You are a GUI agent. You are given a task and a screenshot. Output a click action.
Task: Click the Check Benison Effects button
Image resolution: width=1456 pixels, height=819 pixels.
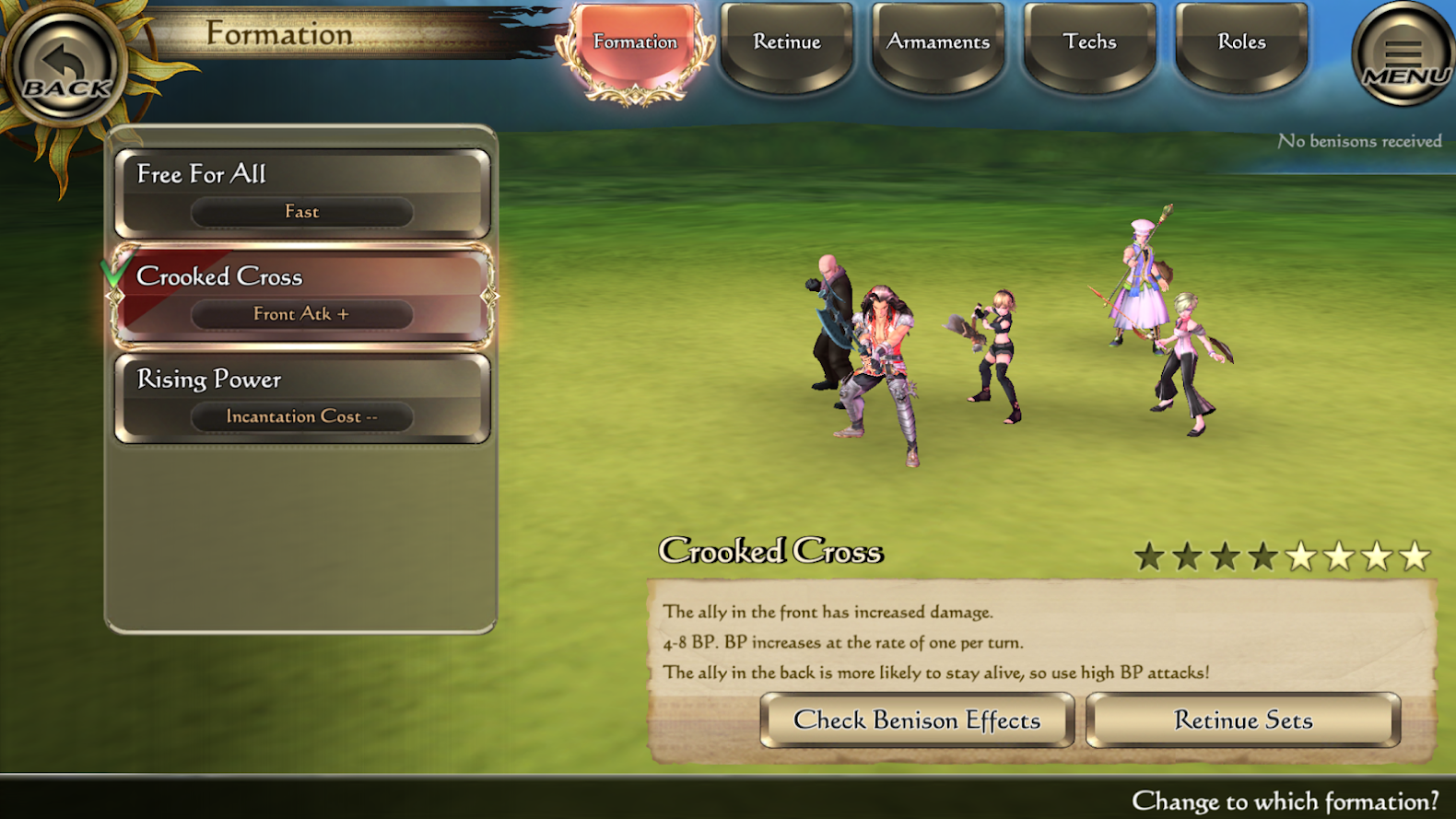(917, 720)
